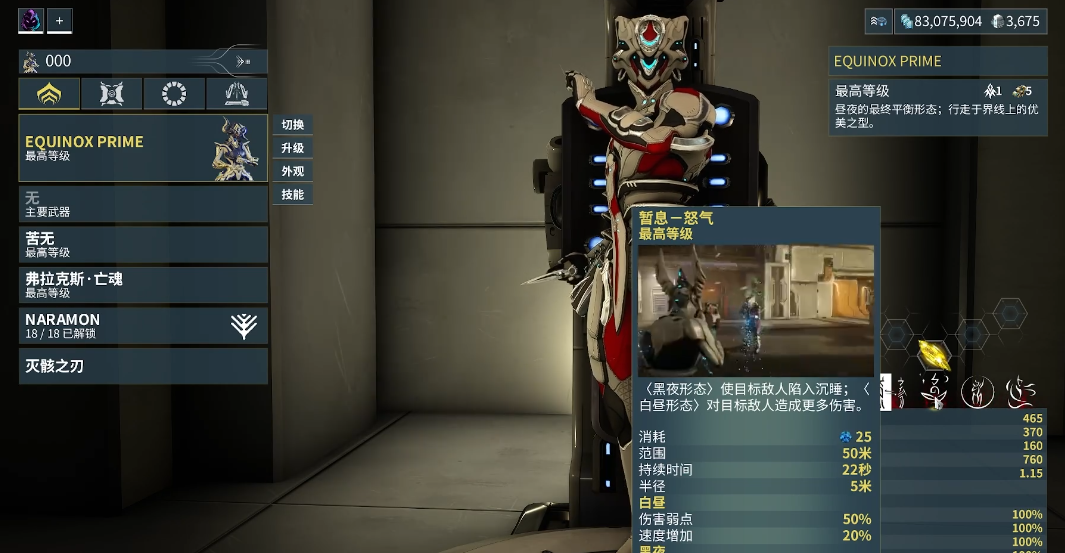1065x553 pixels.
Task: Click the player avatar icon
Action: 31,20
